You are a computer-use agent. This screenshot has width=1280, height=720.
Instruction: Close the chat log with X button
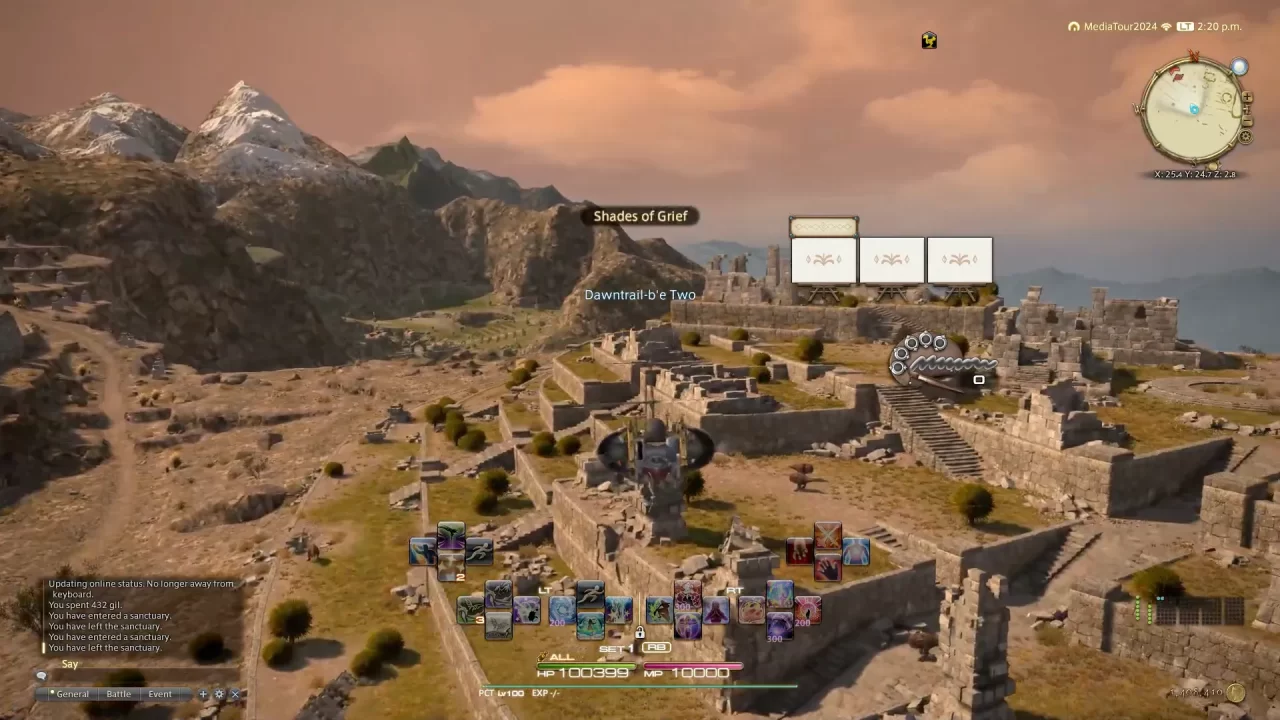point(235,694)
